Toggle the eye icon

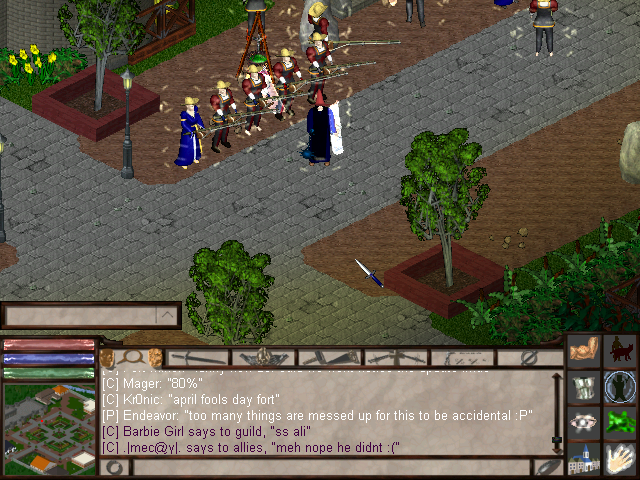pos(584,422)
